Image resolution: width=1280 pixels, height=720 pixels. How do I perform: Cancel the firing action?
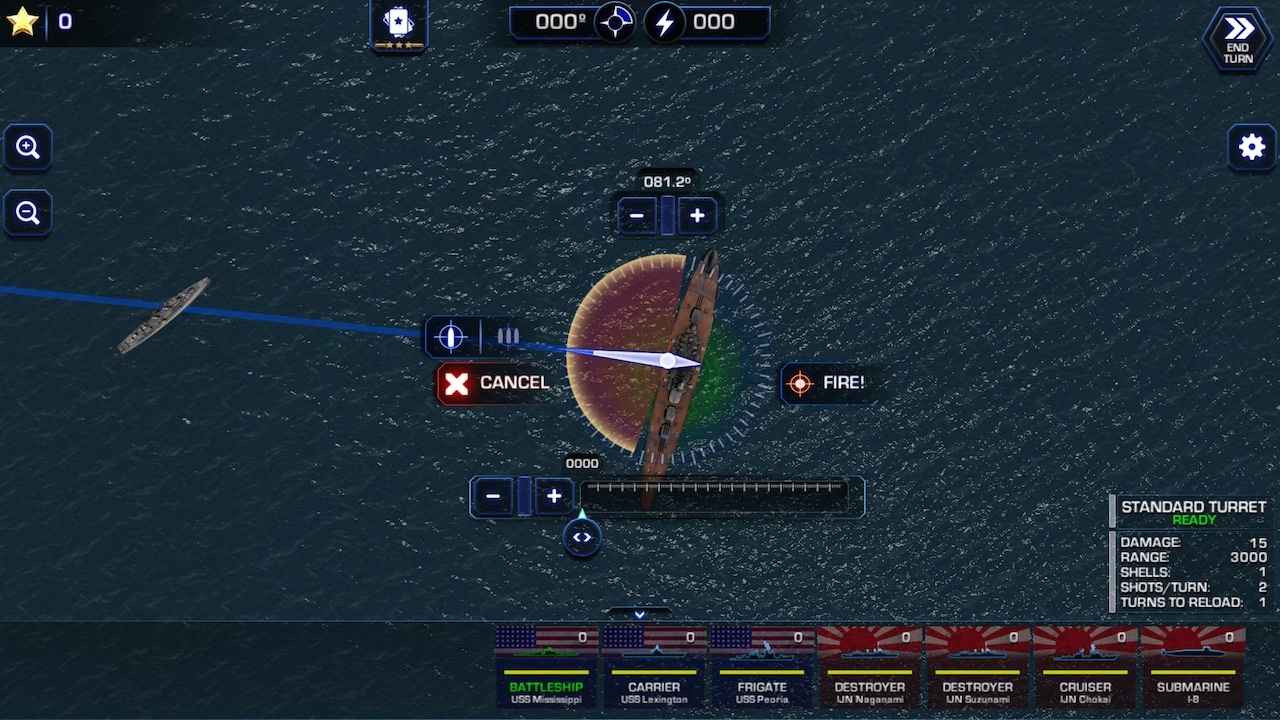pyautogui.click(x=496, y=383)
